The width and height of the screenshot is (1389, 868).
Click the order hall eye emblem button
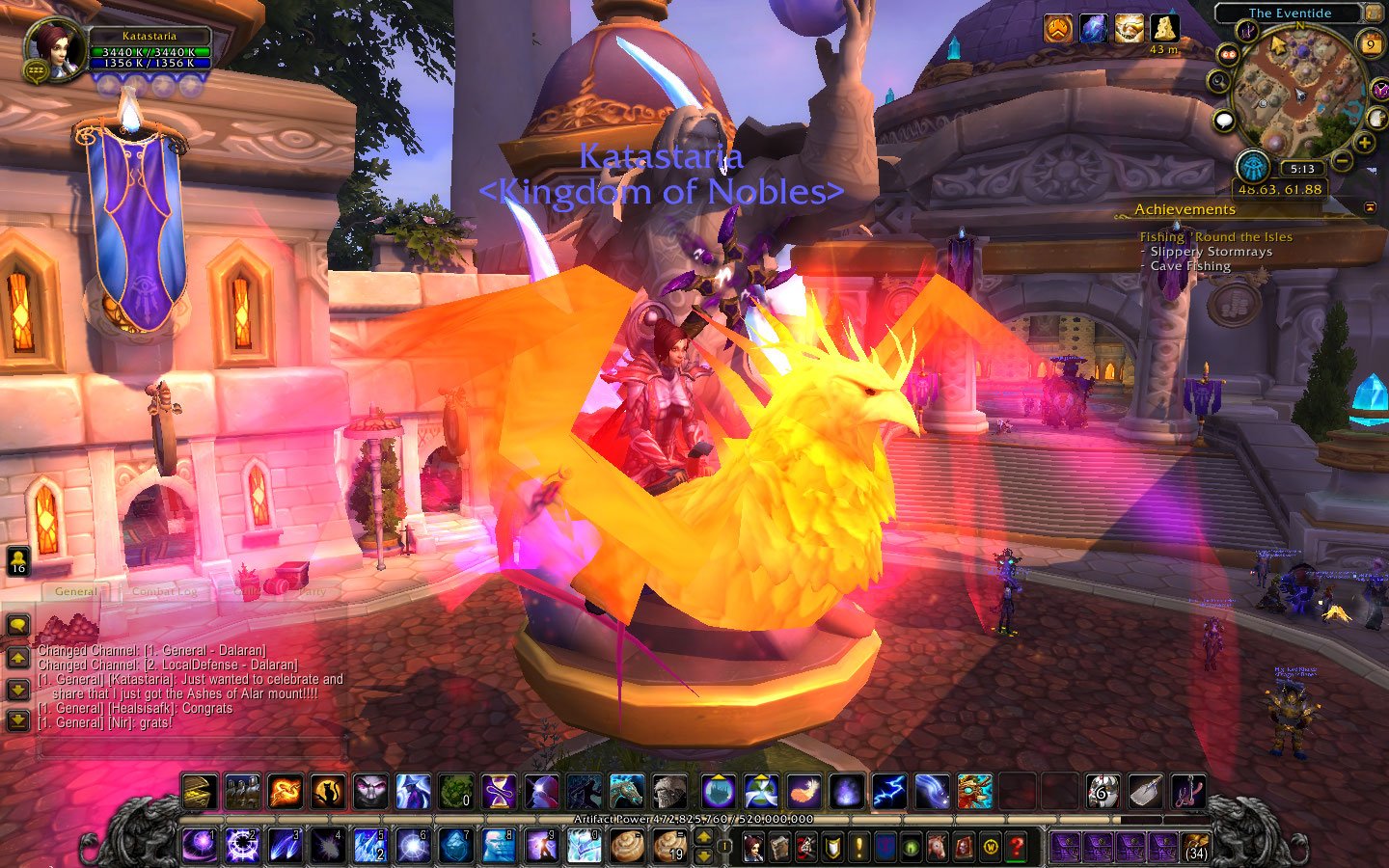(1253, 167)
